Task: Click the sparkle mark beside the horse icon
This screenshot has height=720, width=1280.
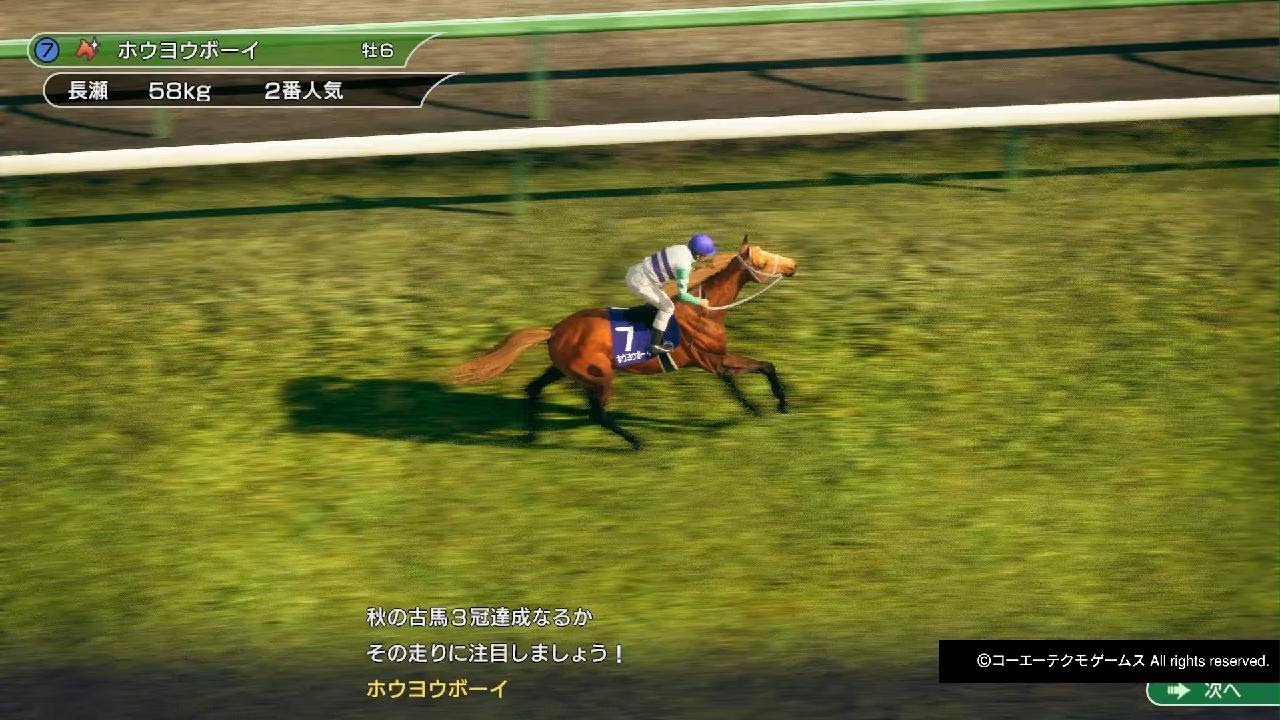Action: click(x=97, y=43)
